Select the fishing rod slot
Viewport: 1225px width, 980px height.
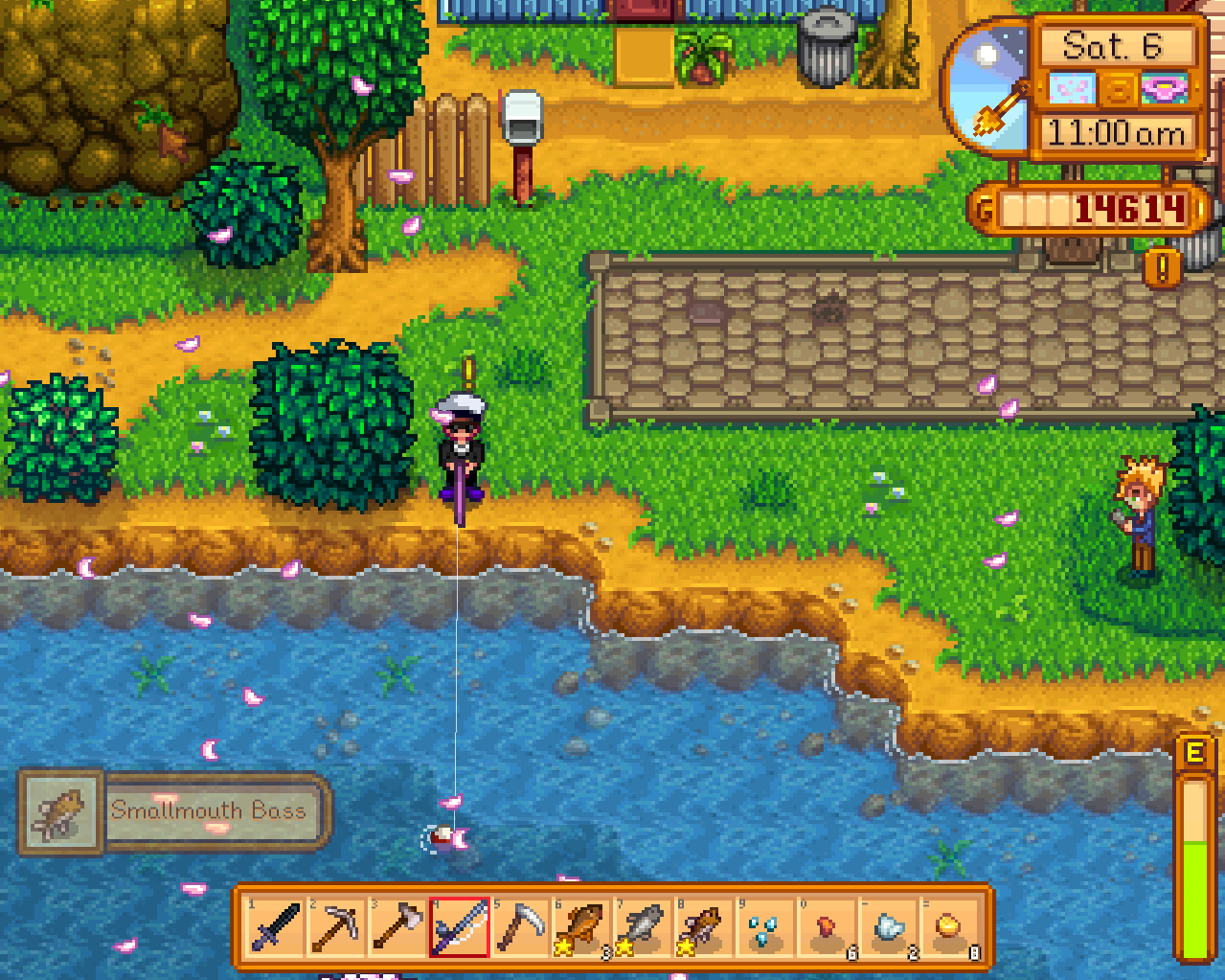460,927
